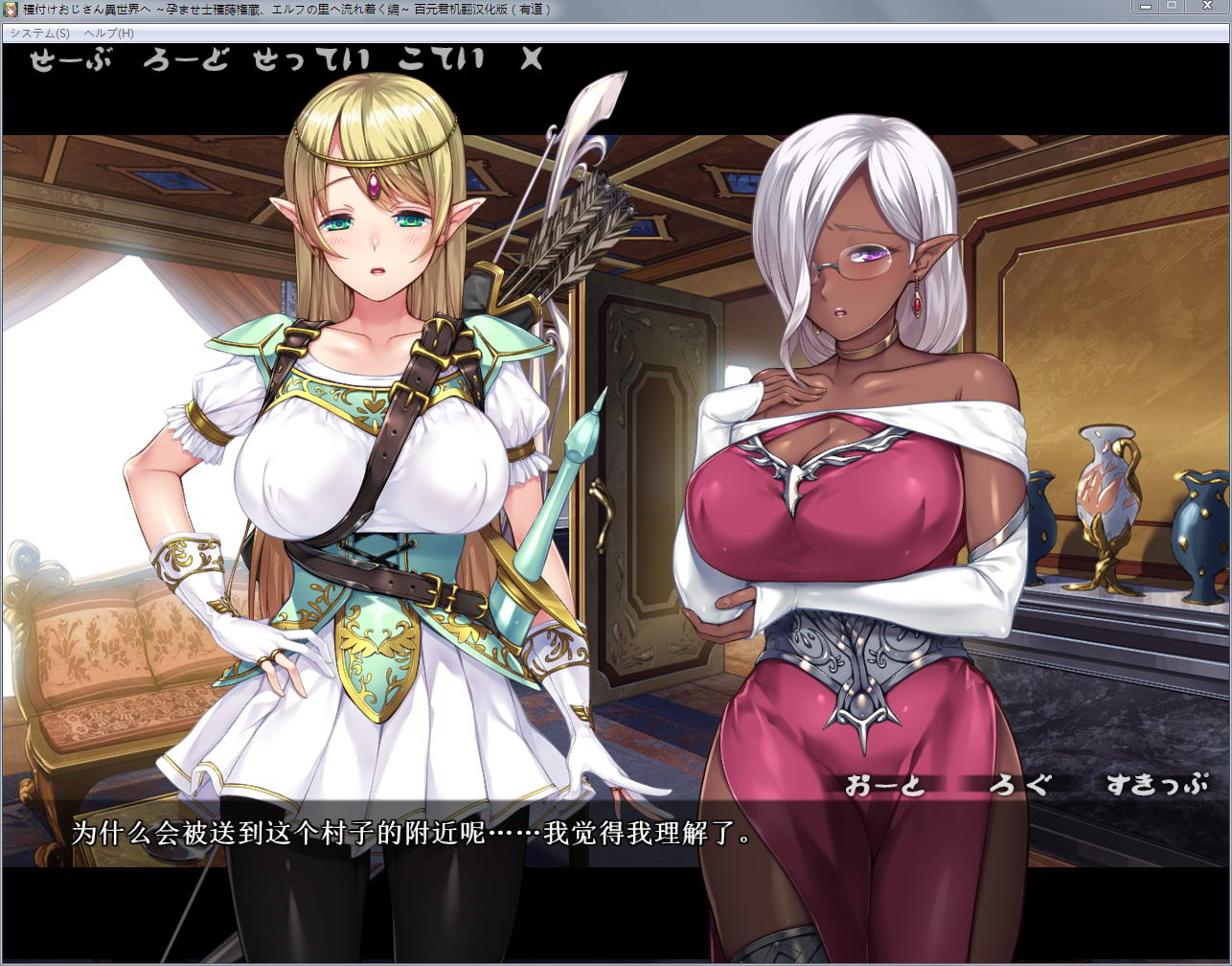The height and width of the screenshot is (966, 1232).
Task: Open the せってい (Settings) screen
Action: pos(311,59)
